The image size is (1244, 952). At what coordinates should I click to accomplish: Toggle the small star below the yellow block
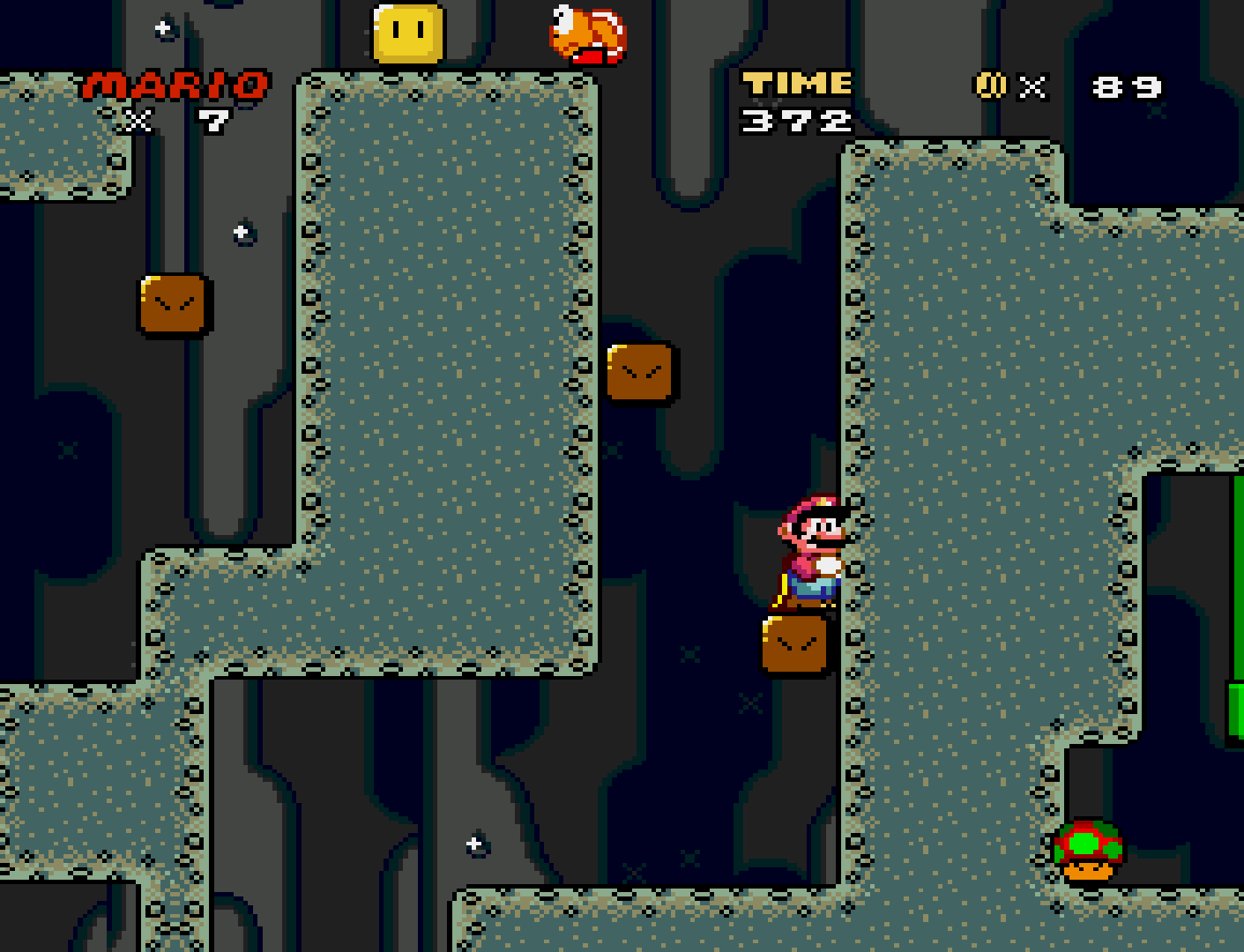[x=239, y=232]
